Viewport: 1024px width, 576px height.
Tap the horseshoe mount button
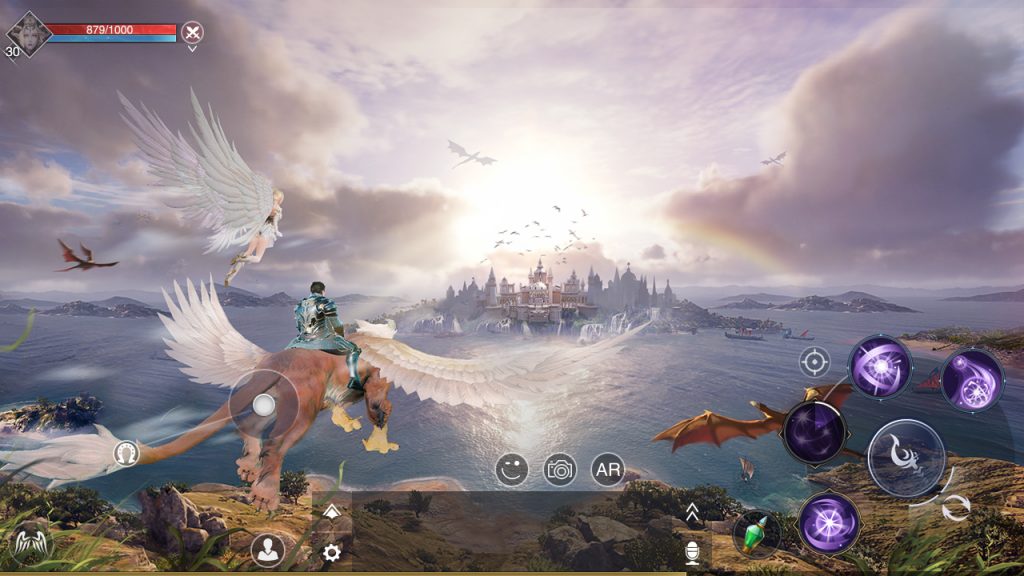click(126, 453)
